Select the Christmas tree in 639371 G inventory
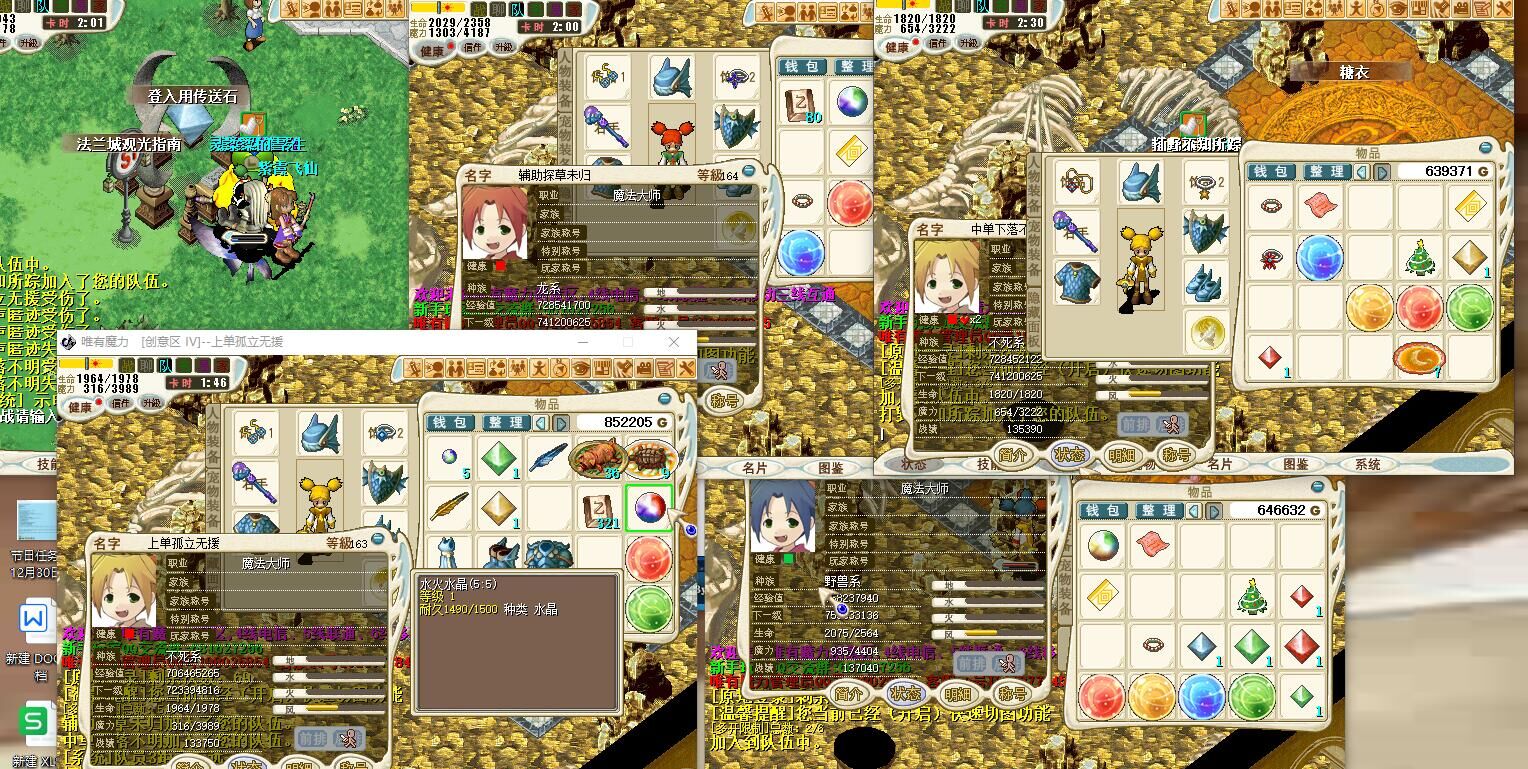1528x769 pixels. 1419,257
